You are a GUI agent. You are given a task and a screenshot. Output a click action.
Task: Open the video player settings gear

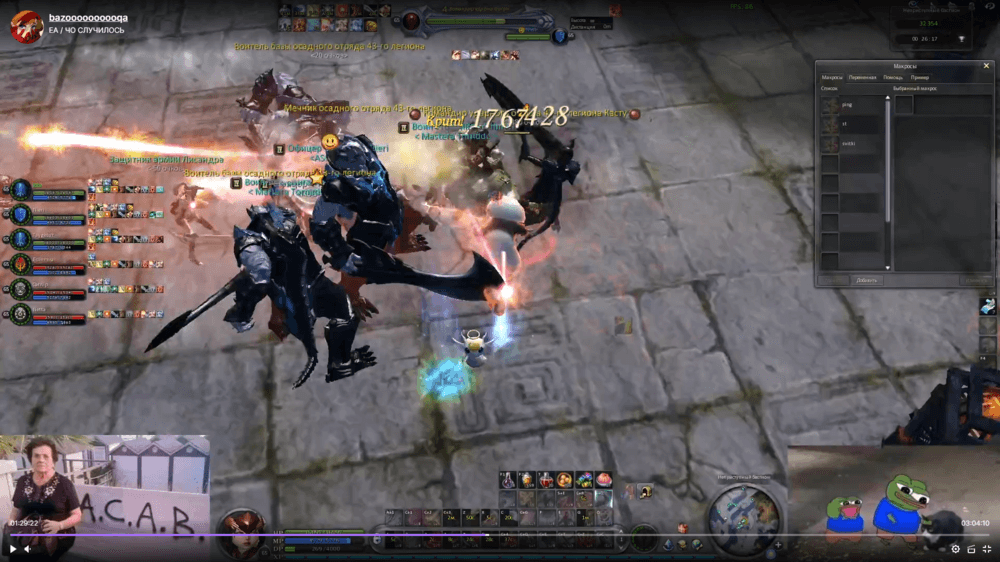coord(955,548)
